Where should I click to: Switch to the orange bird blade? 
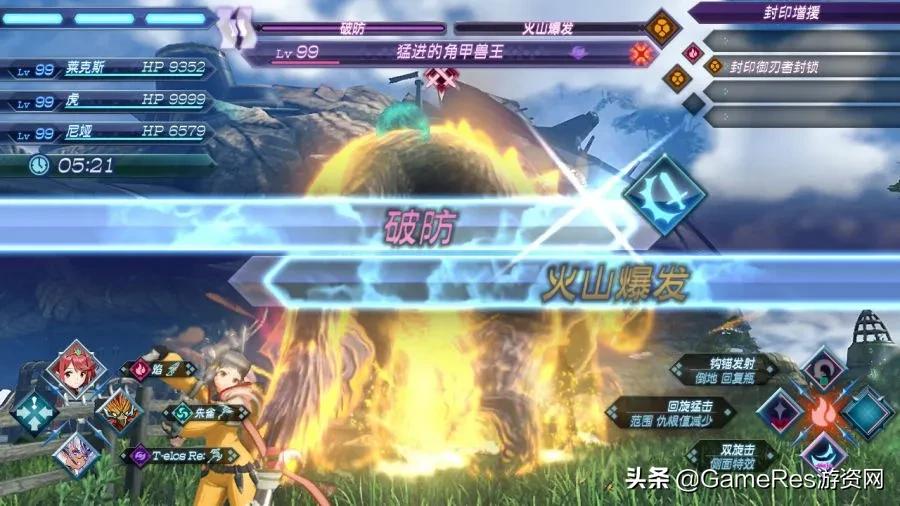tap(116, 409)
